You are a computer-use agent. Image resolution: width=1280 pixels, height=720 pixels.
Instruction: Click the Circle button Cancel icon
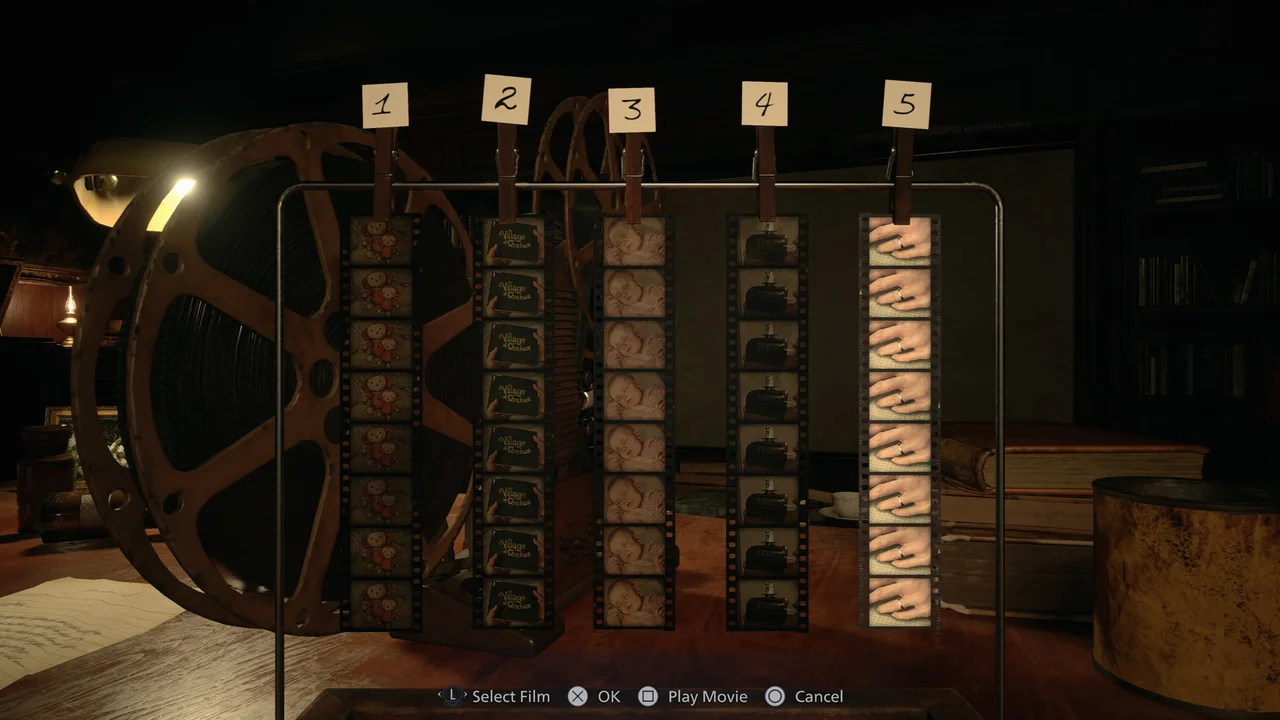pyautogui.click(x=775, y=696)
